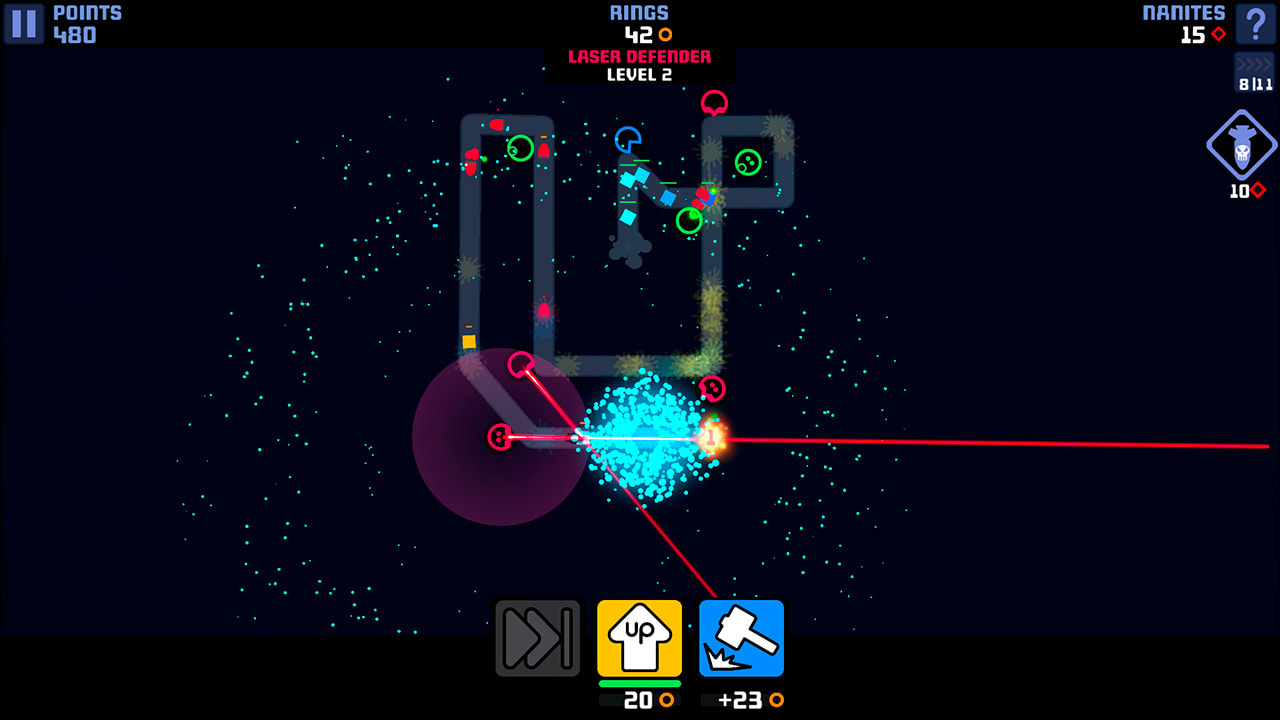The height and width of the screenshot is (720, 1280).
Task: Upgrade the selected laser defender tower
Action: tap(640, 638)
